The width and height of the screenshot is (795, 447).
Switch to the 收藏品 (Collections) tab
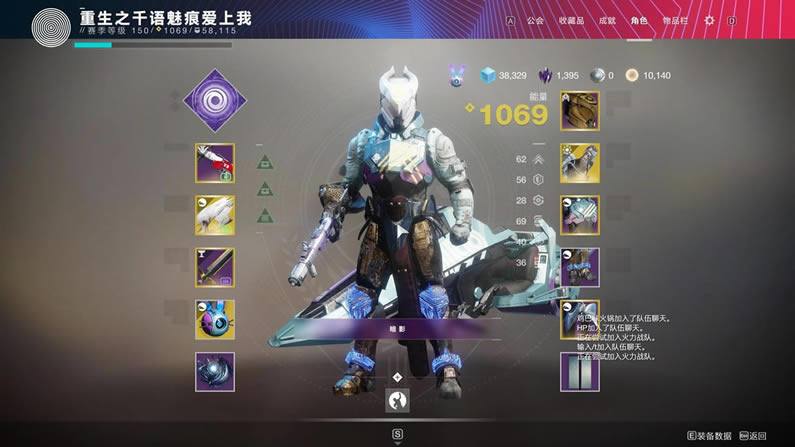(x=571, y=20)
